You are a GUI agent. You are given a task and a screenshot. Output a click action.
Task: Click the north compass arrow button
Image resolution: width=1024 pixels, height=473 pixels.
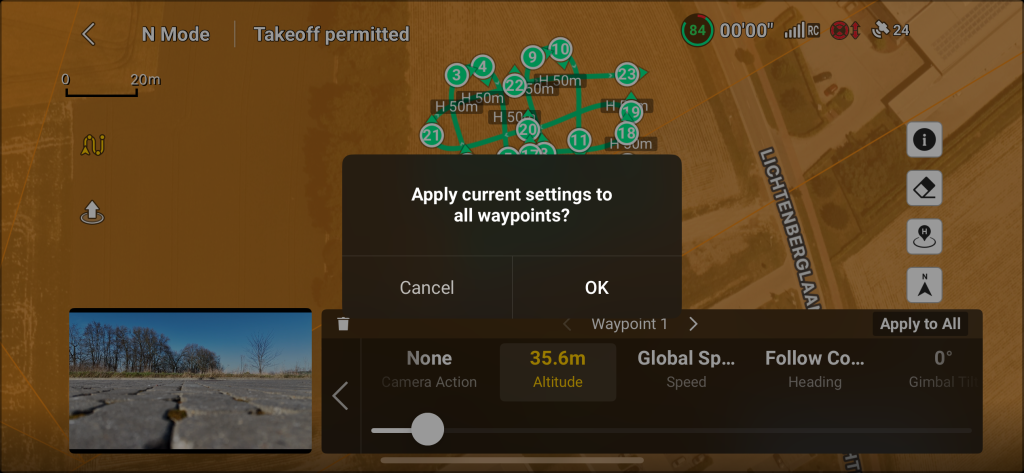point(924,286)
